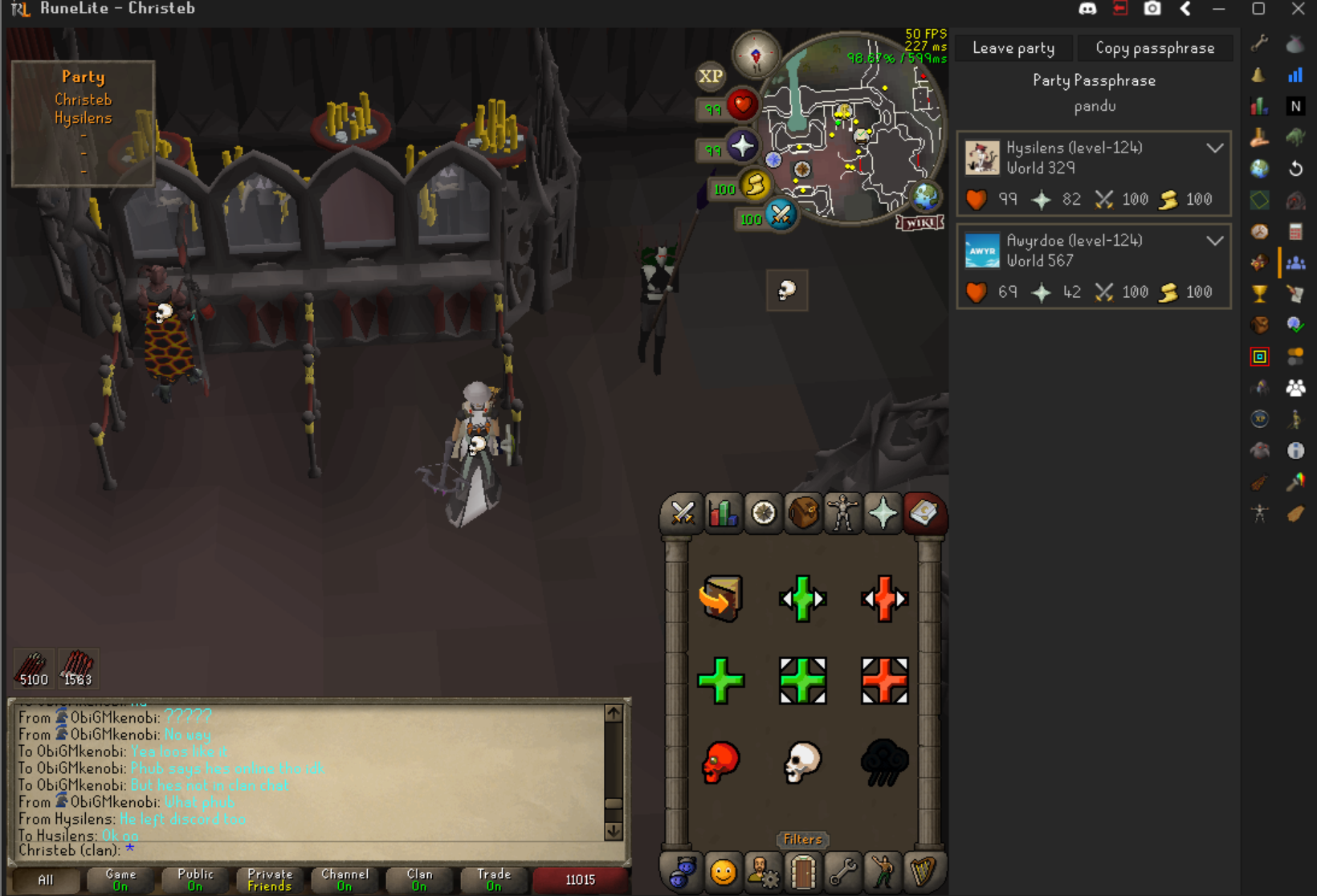Viewport: 1317px width, 896px height.
Task: Open the world map globe
Action: 925,195
